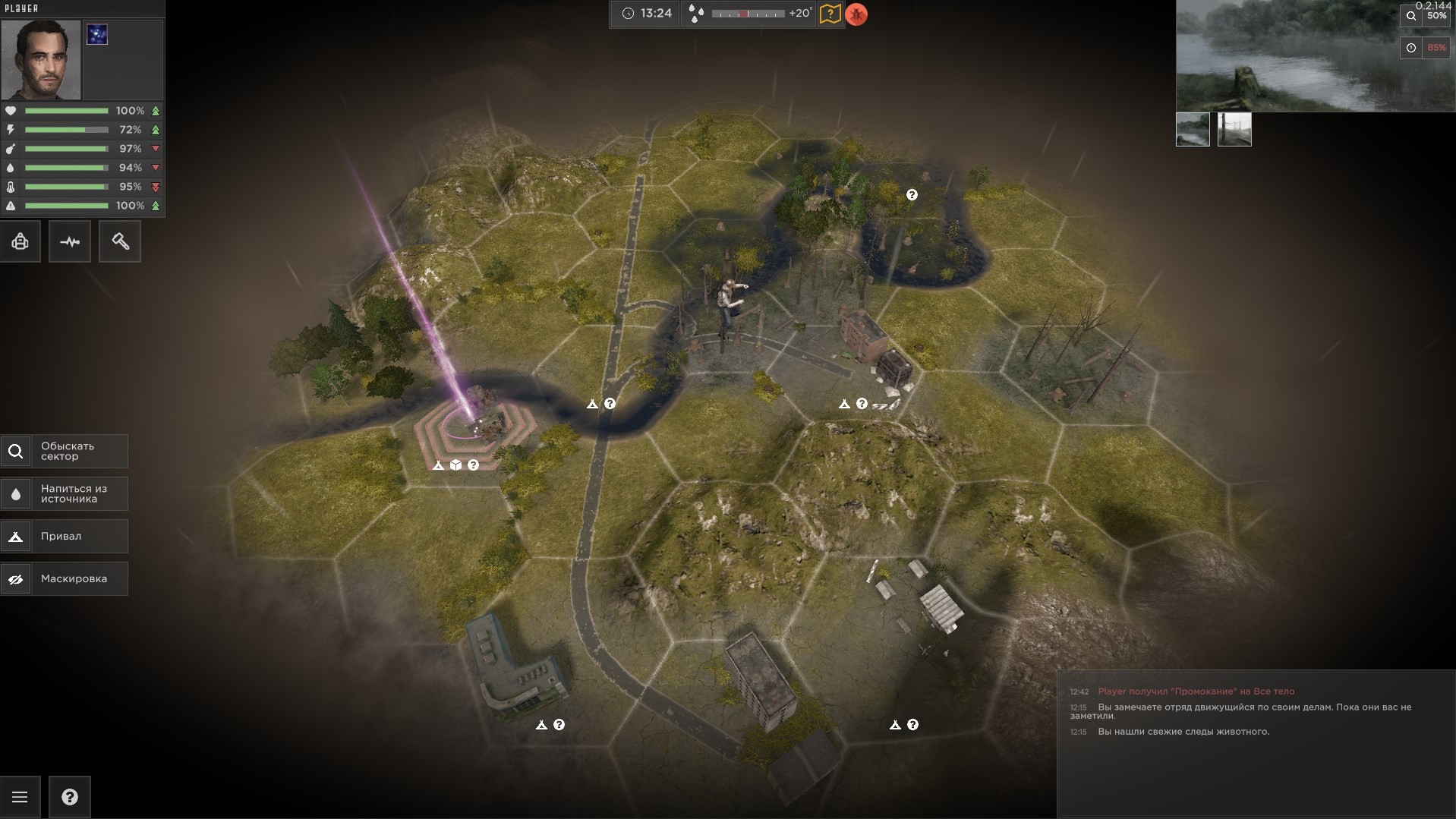Open the yellow map with question mark
Screen dimensions: 1456x819
click(830, 14)
